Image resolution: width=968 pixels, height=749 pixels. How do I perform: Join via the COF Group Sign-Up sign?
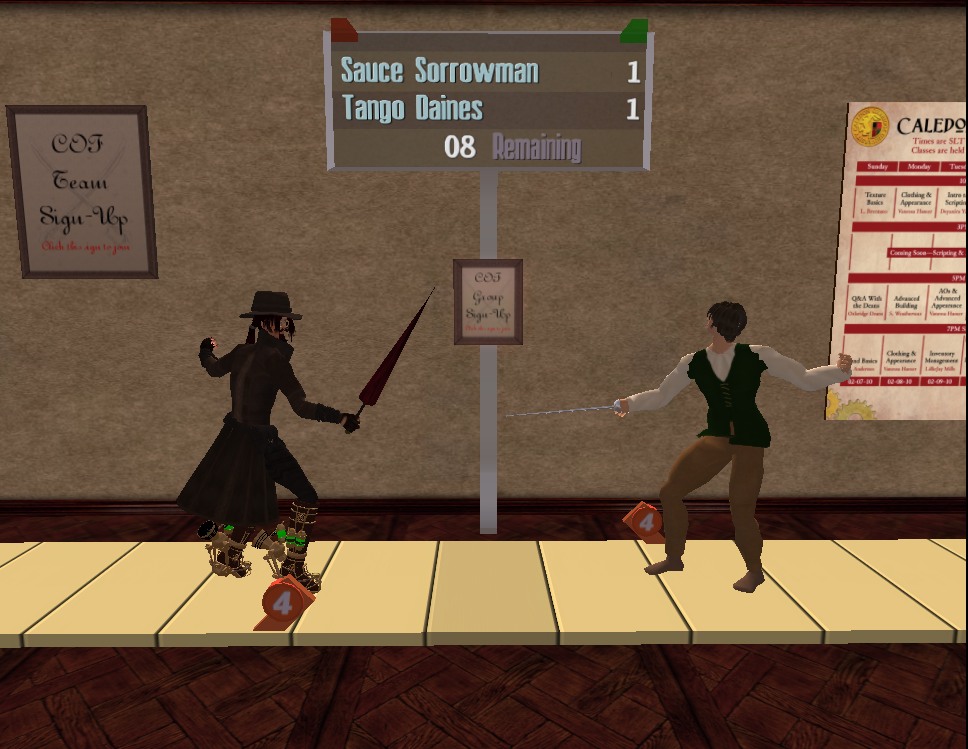487,302
